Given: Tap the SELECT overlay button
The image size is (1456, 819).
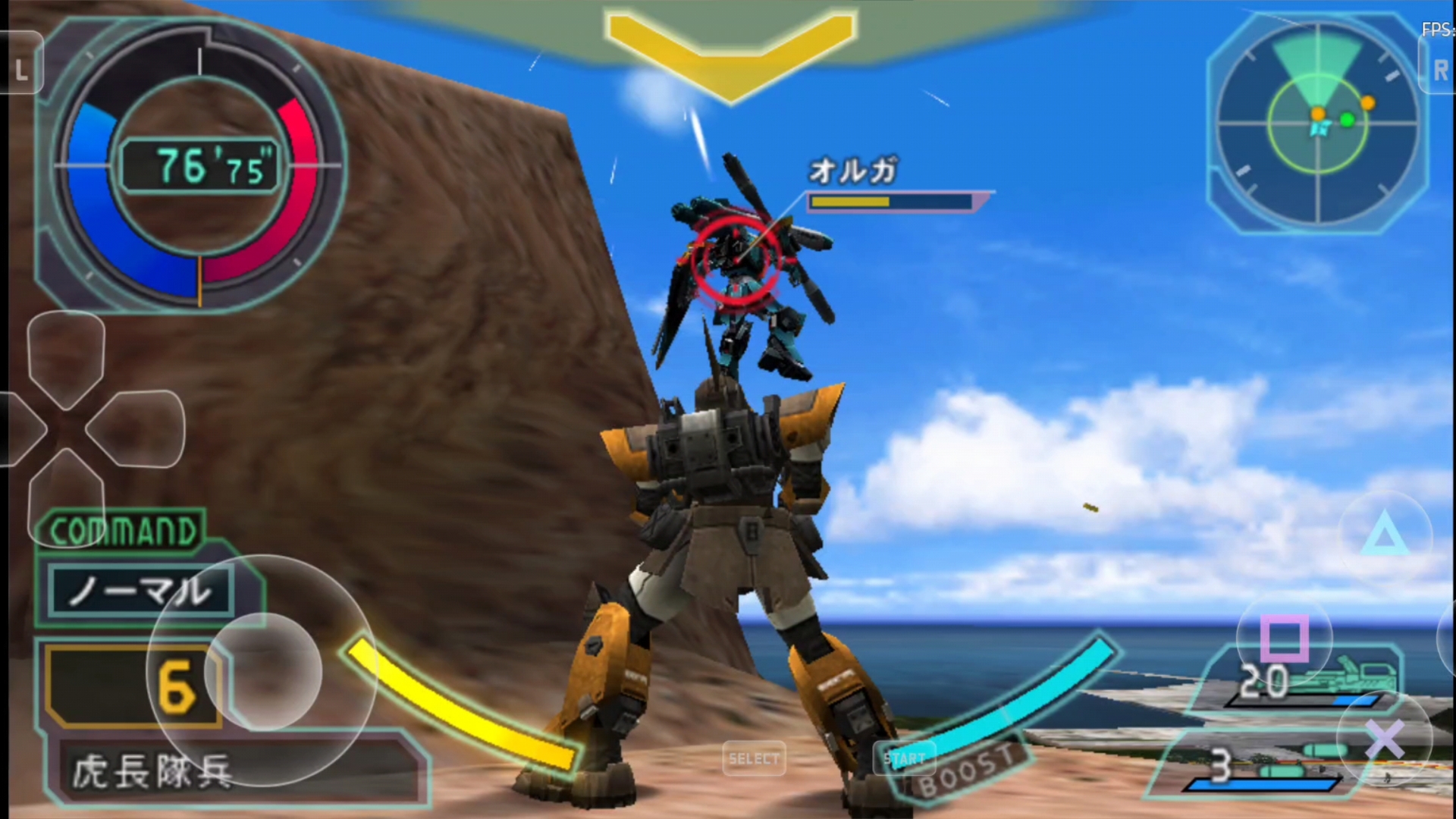Looking at the screenshot, I should [754, 758].
